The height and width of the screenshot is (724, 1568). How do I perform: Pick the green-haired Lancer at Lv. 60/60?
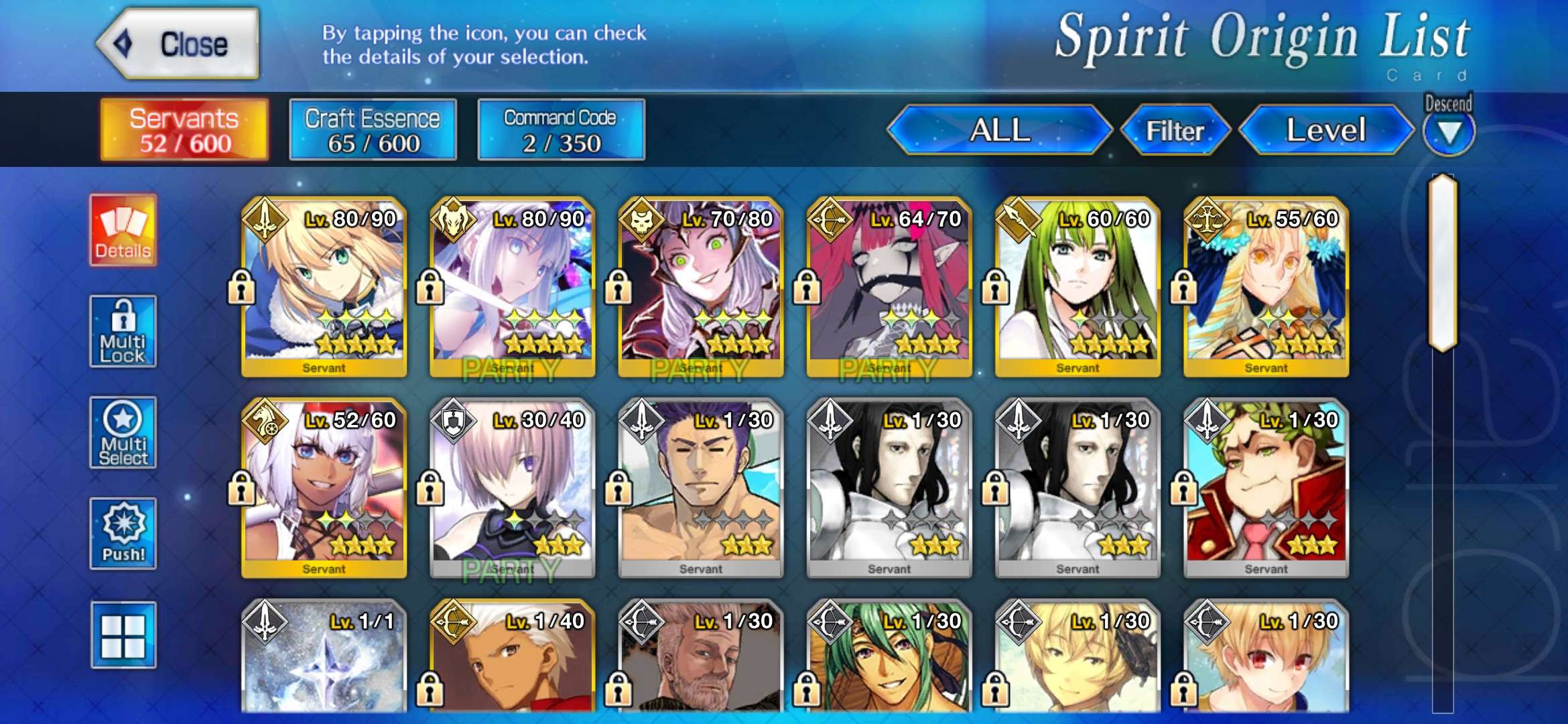point(1077,287)
